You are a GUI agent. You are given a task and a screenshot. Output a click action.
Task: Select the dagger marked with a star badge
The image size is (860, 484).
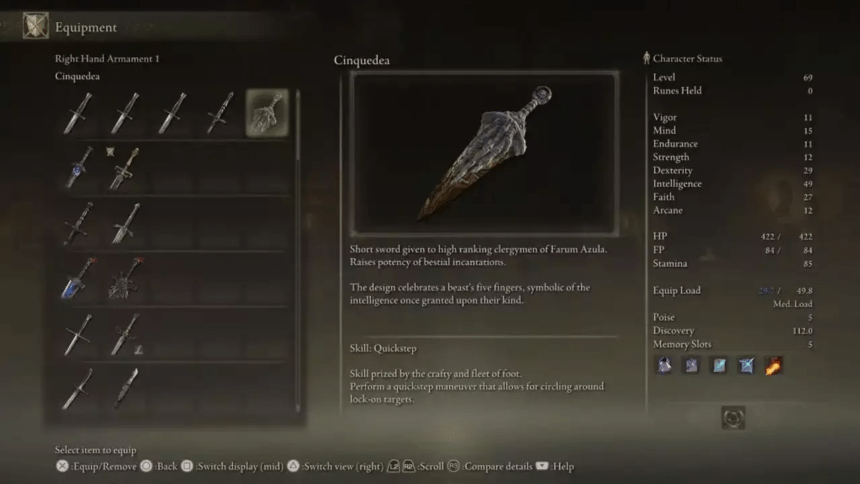(124, 168)
